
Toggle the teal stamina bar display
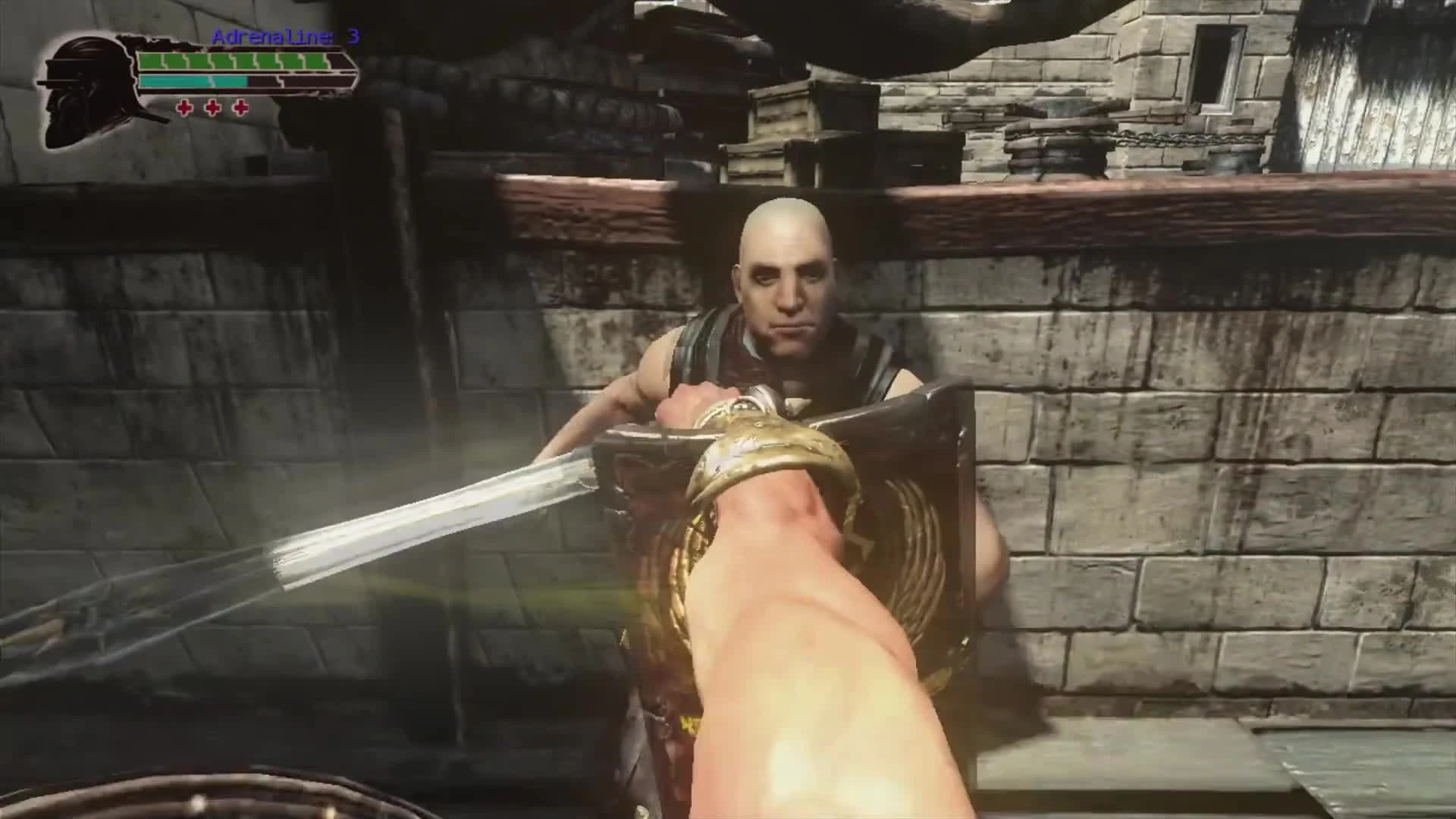click(x=193, y=80)
